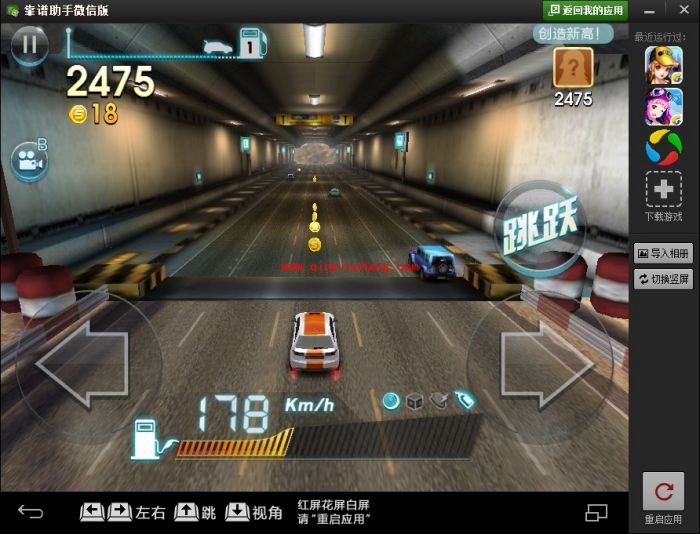The height and width of the screenshot is (534, 700).
Task: Launch the first recently run game thumbnail
Action: tap(664, 65)
